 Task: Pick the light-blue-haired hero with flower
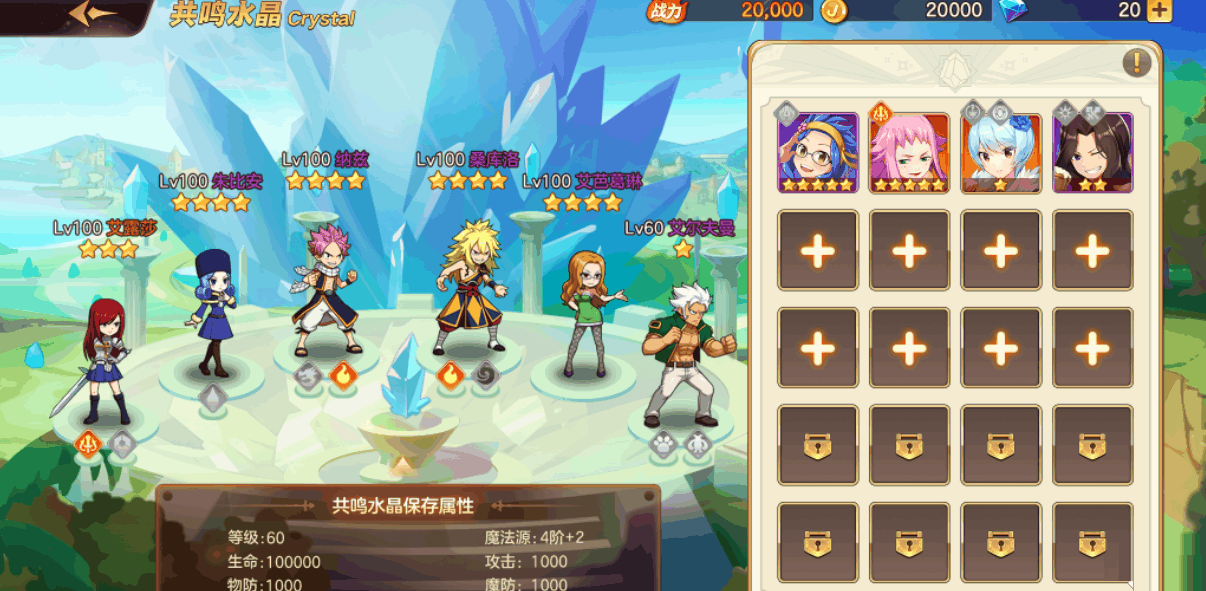pyautogui.click(x=1001, y=152)
